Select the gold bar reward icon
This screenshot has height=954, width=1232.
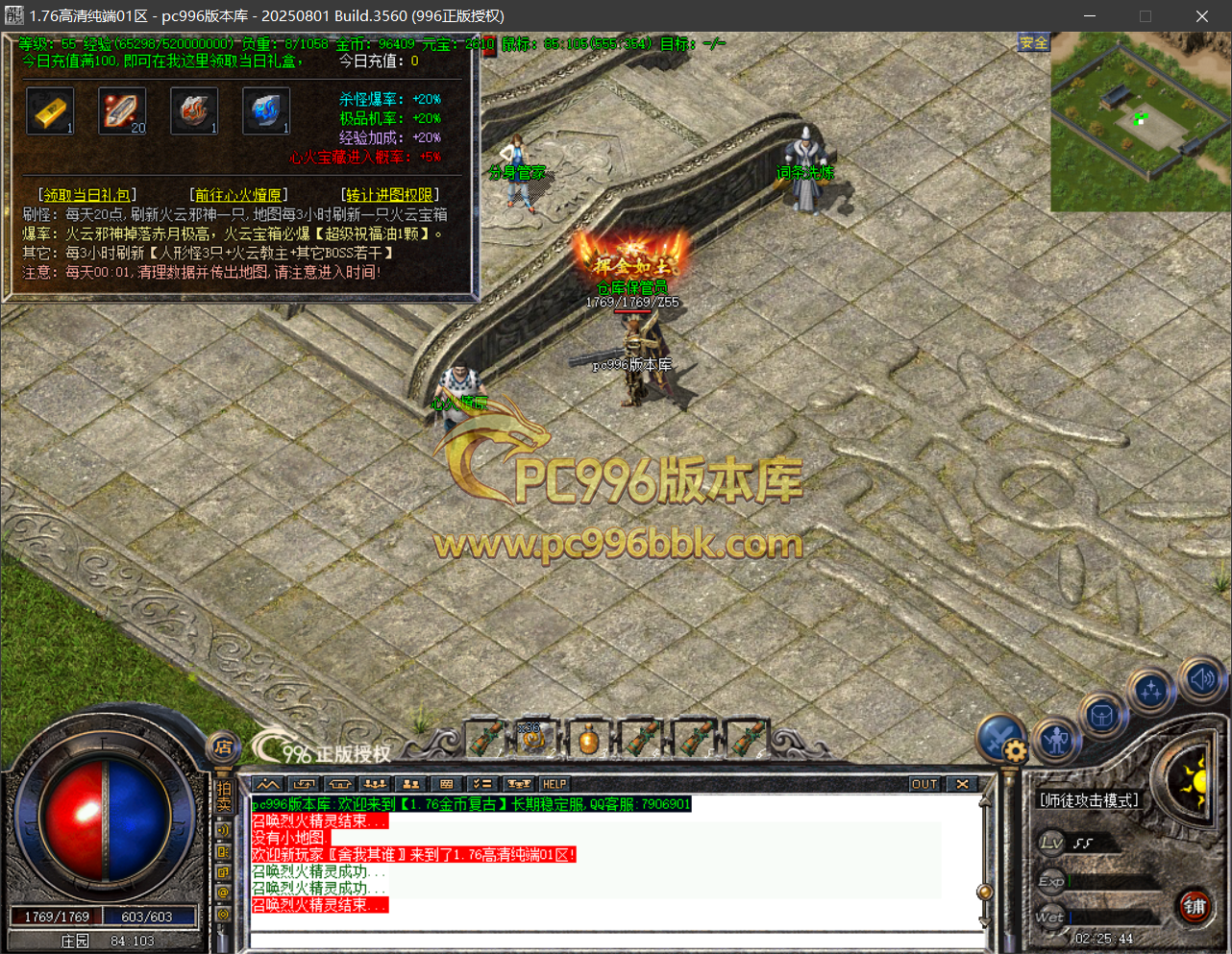click(50, 111)
